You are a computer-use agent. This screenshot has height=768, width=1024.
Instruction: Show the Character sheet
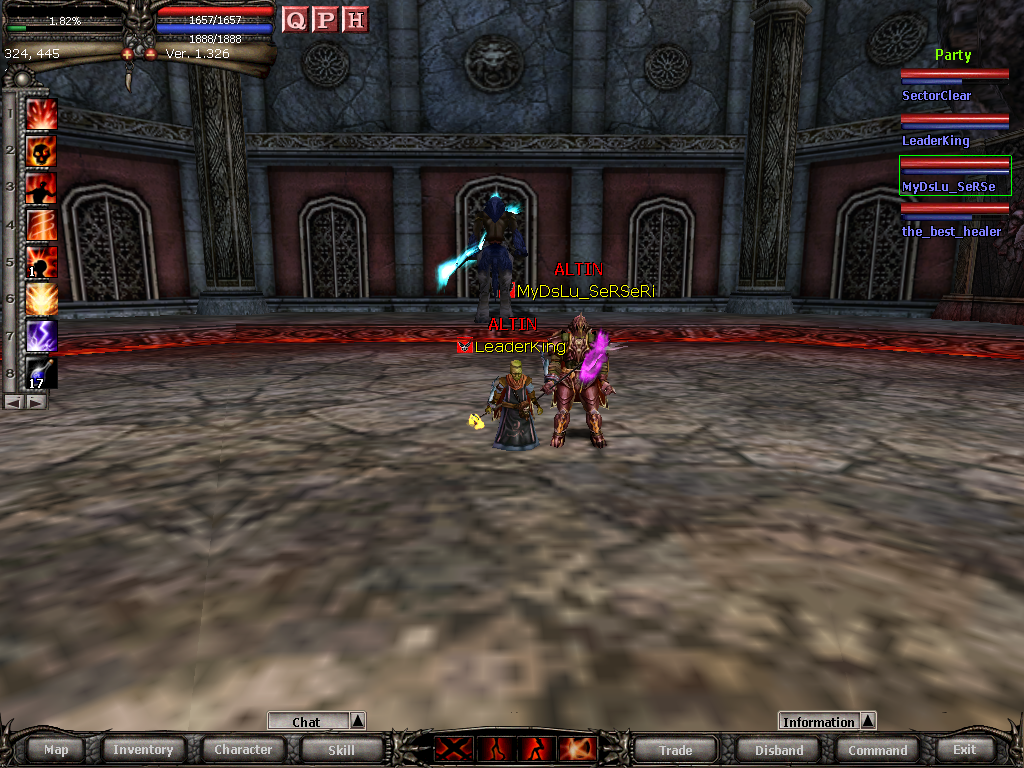click(x=243, y=749)
